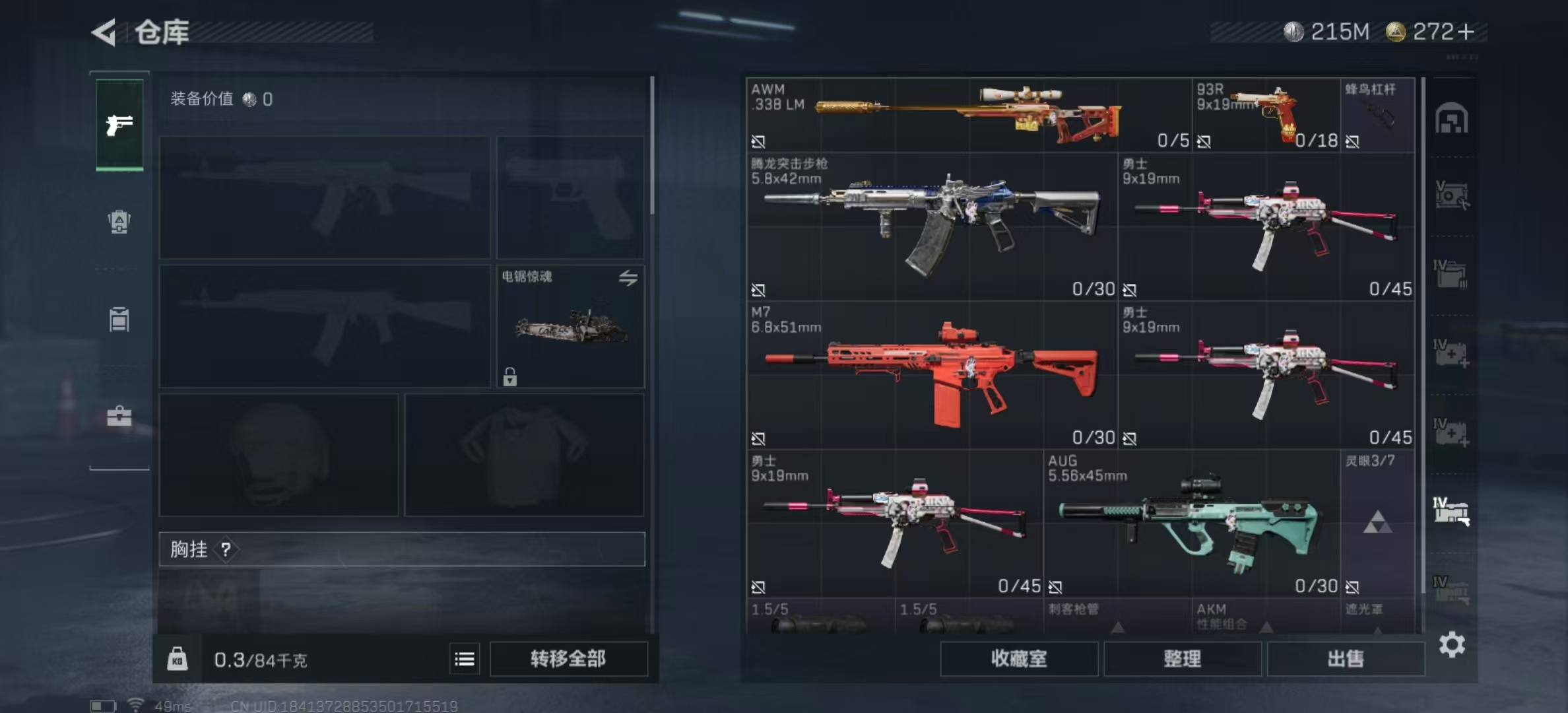1568x713 pixels.
Task: Select the pistol weapons tab
Action: coord(119,125)
